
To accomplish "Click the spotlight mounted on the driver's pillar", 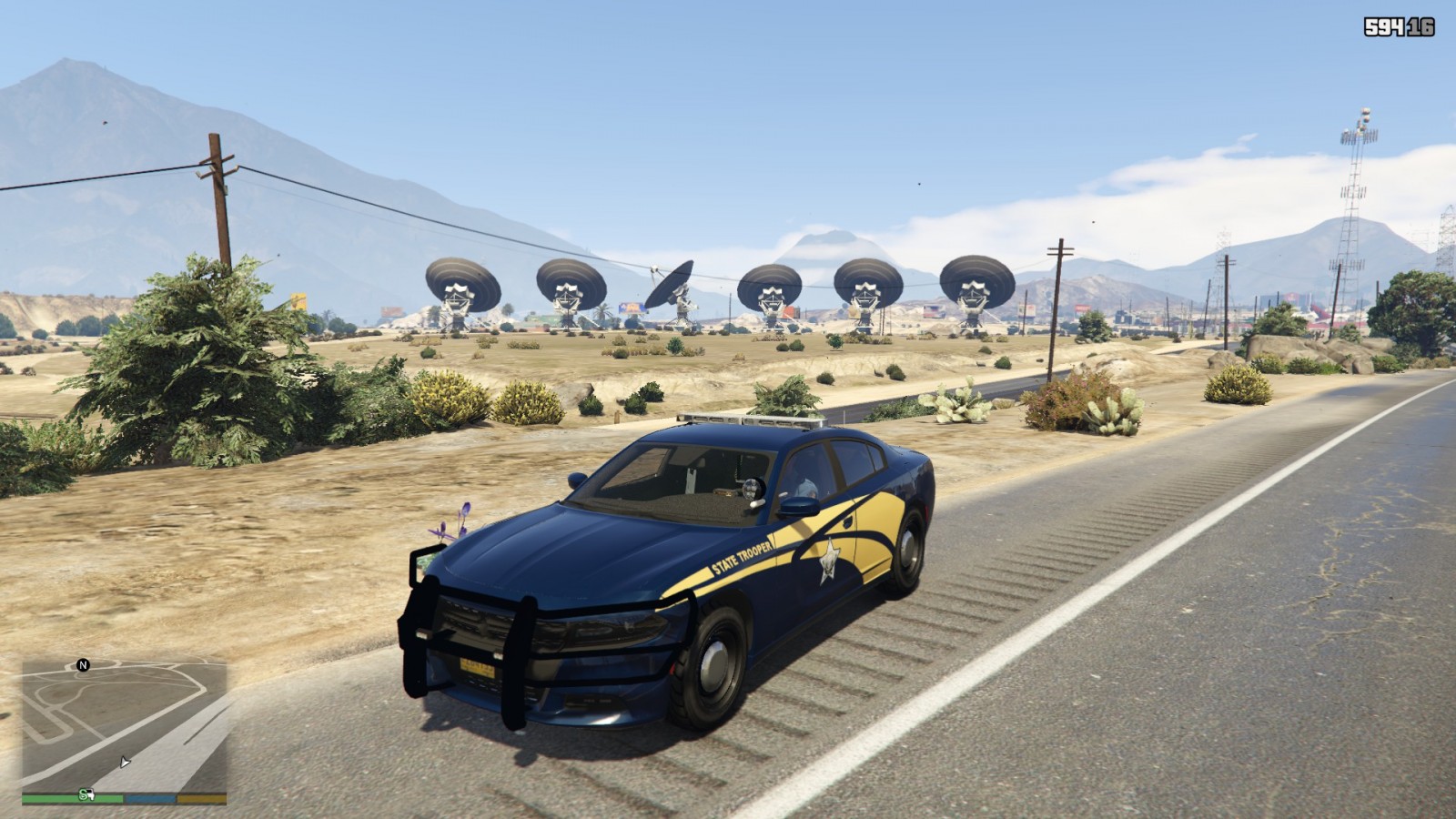I will pyautogui.click(x=752, y=489).
